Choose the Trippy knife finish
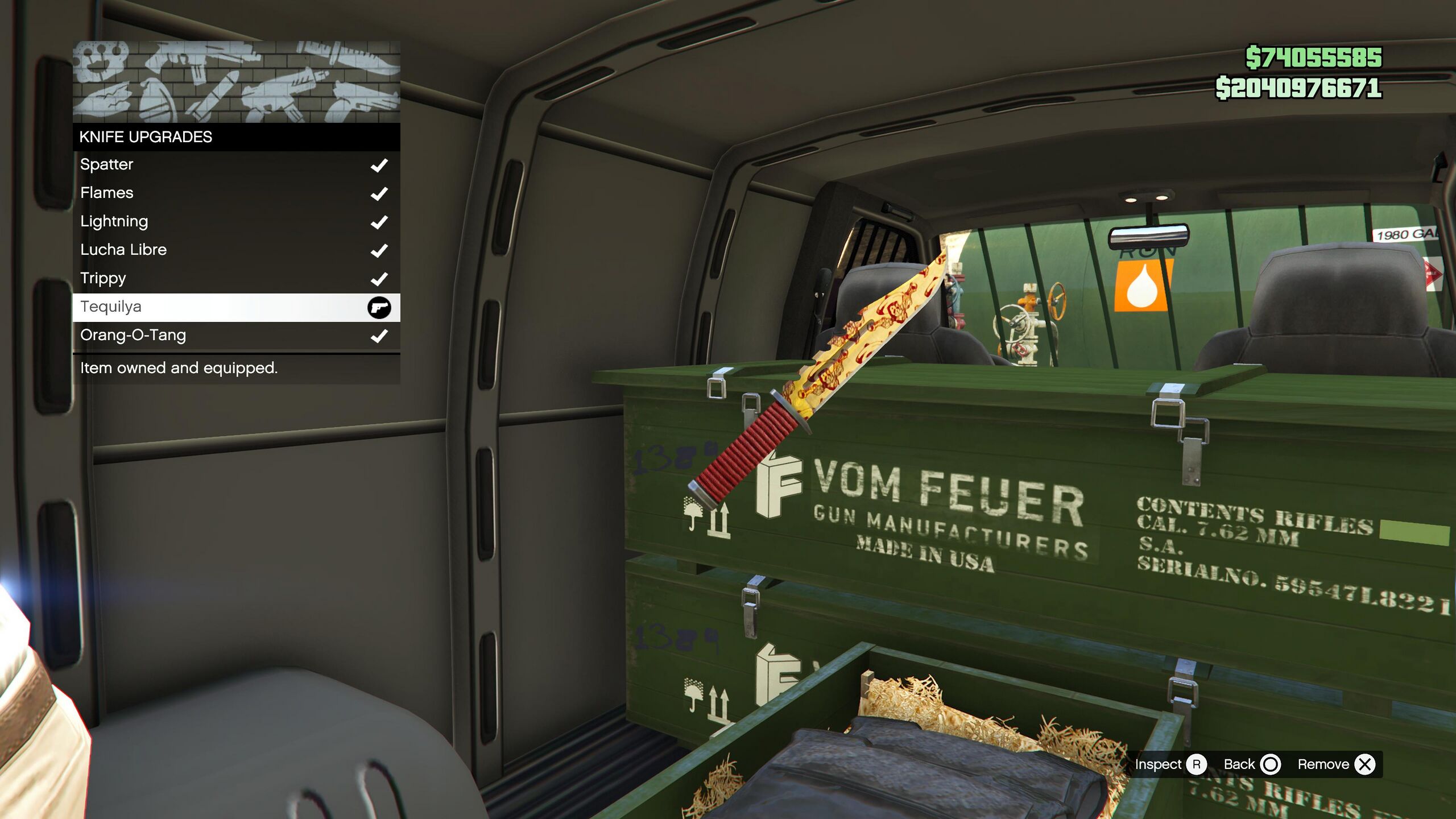Screen dimensions: 1456x819 [236, 279]
